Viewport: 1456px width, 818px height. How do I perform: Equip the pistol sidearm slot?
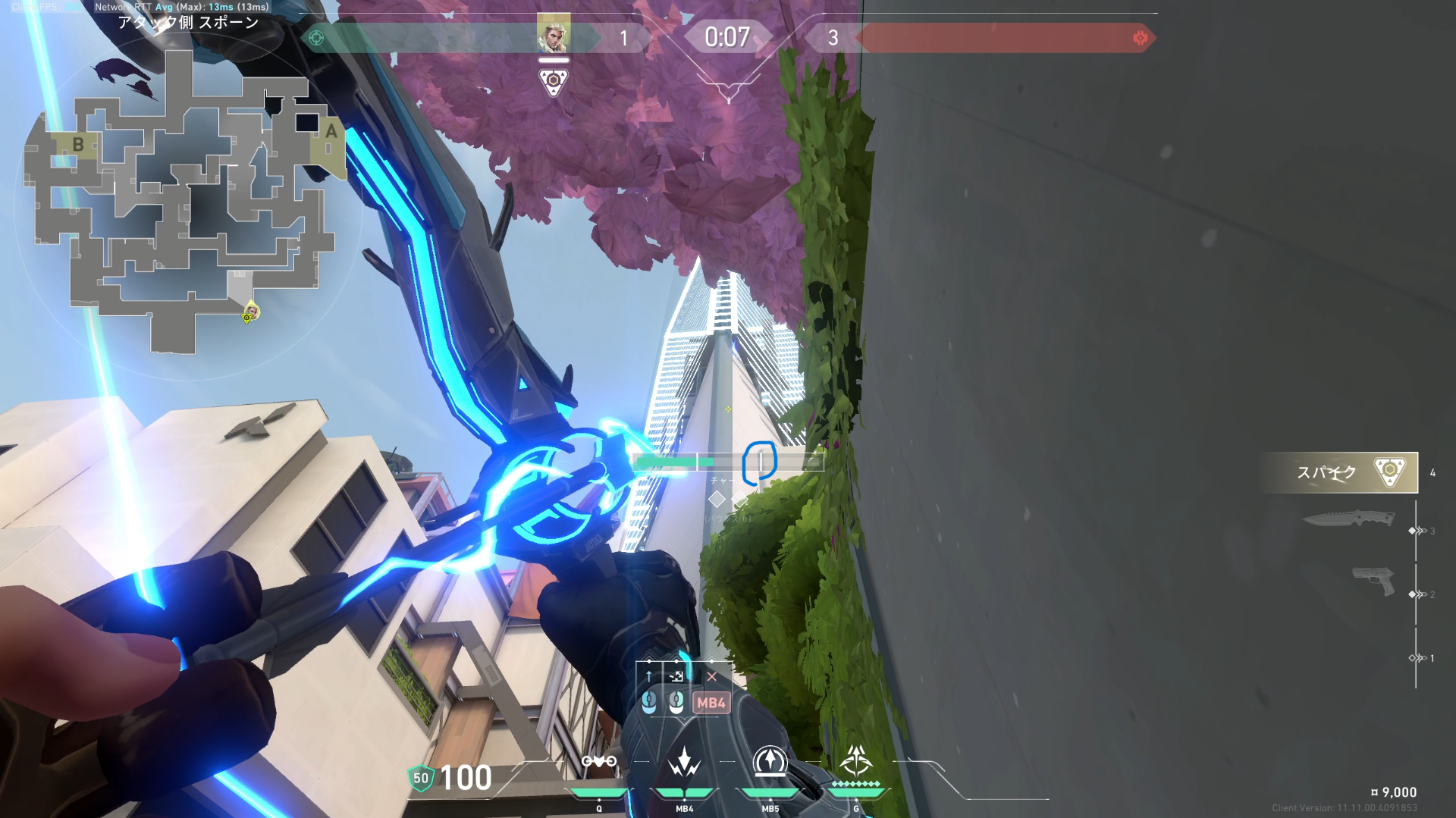point(1373,581)
